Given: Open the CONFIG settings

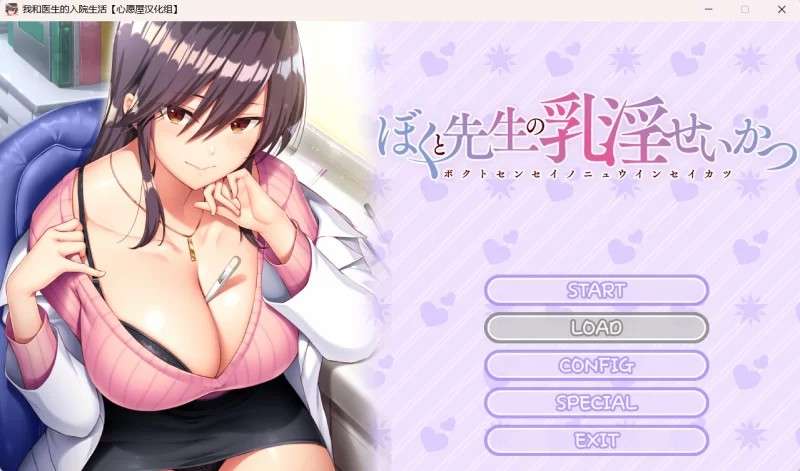Looking at the screenshot, I should tap(596, 365).
